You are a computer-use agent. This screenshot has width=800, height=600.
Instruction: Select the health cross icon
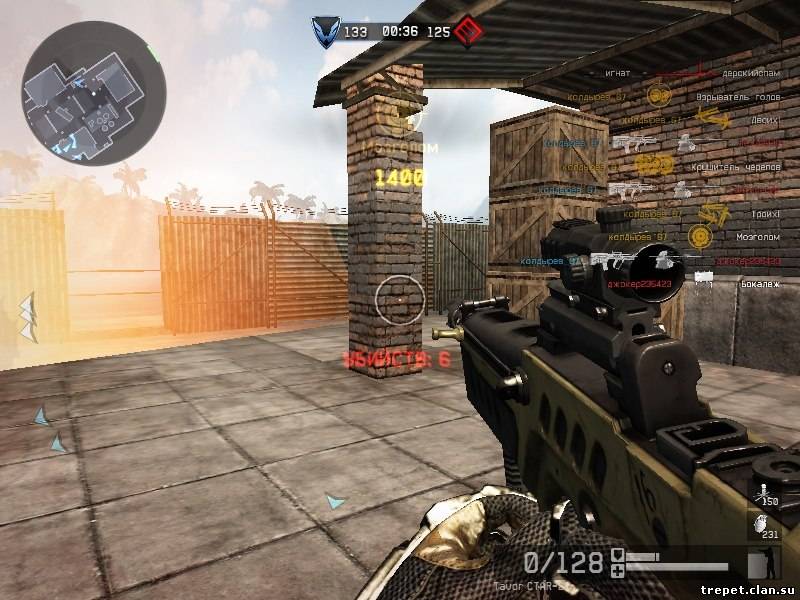pyautogui.click(x=619, y=569)
